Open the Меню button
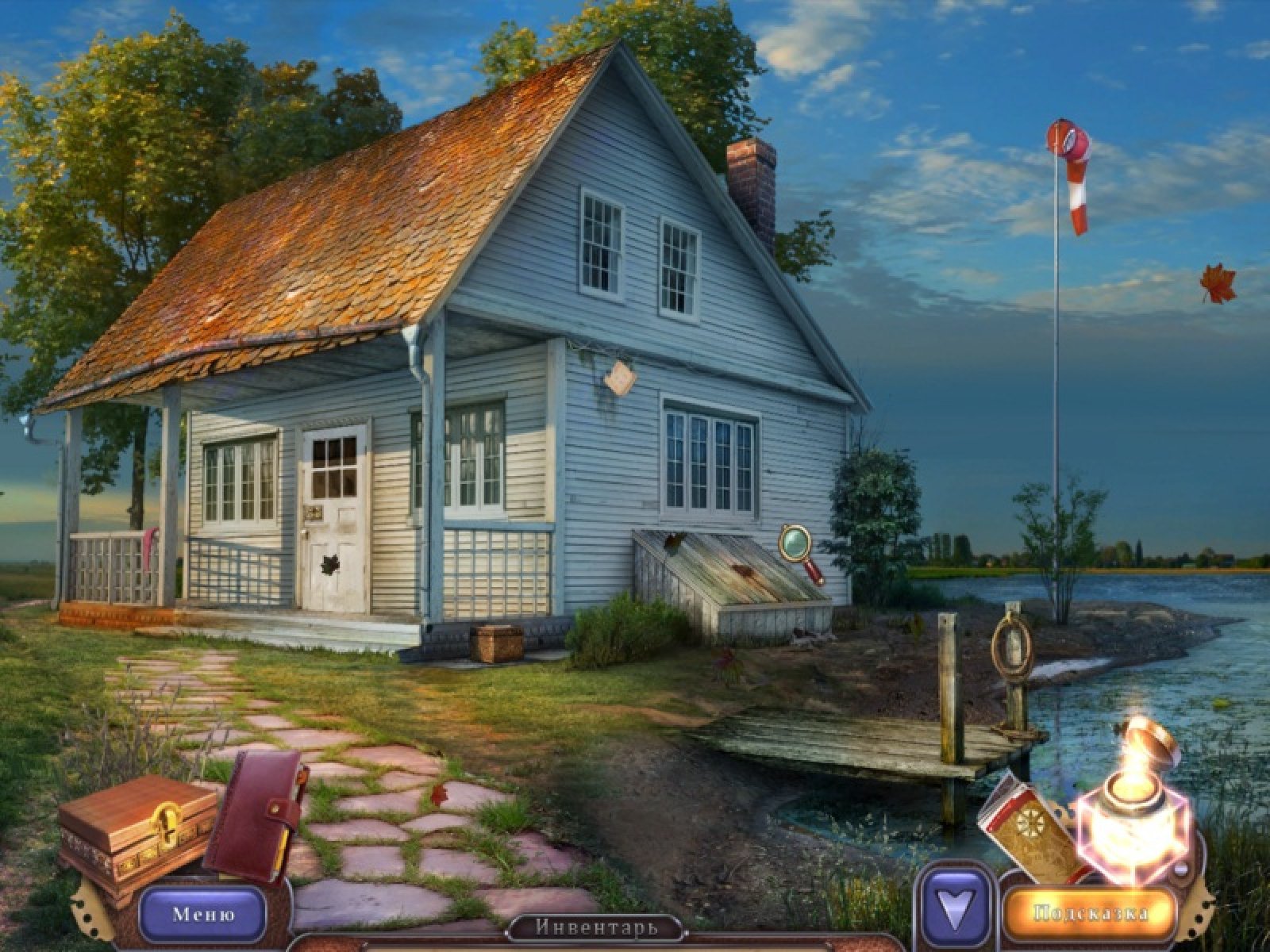 [203, 914]
